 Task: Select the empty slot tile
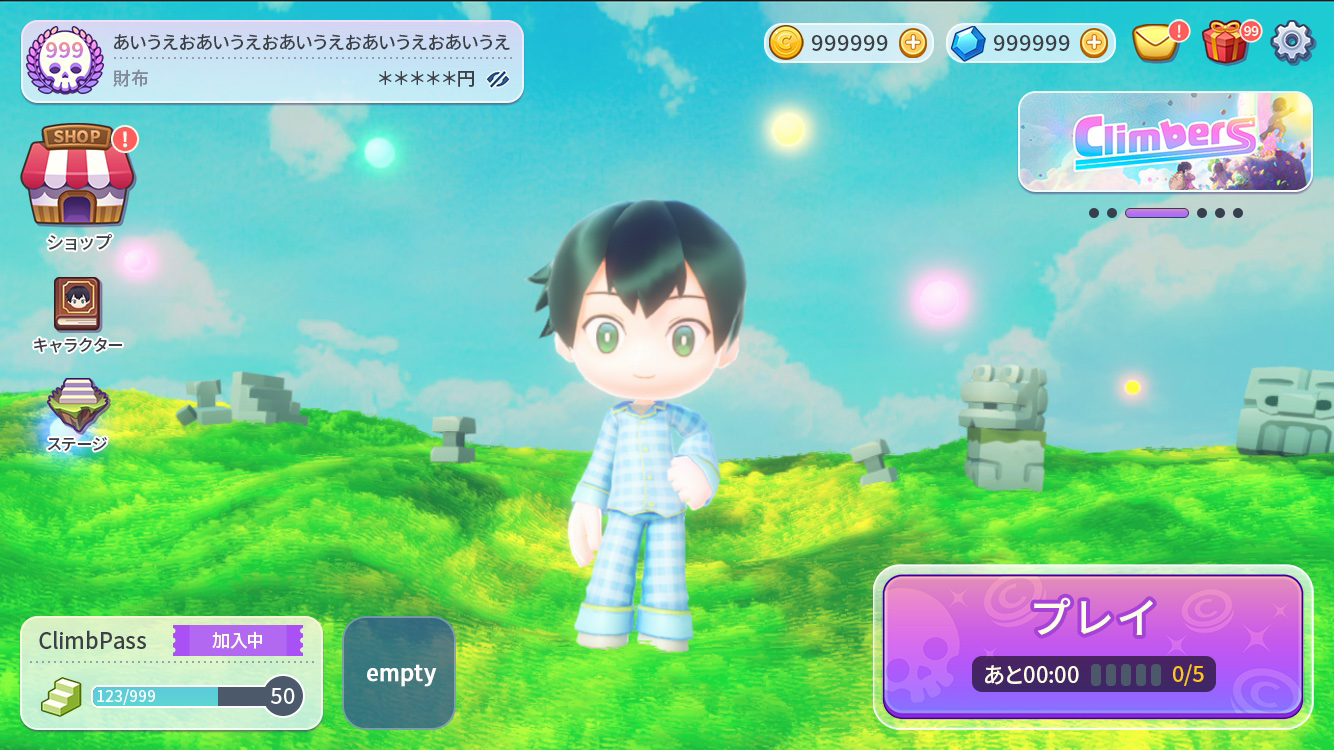400,673
